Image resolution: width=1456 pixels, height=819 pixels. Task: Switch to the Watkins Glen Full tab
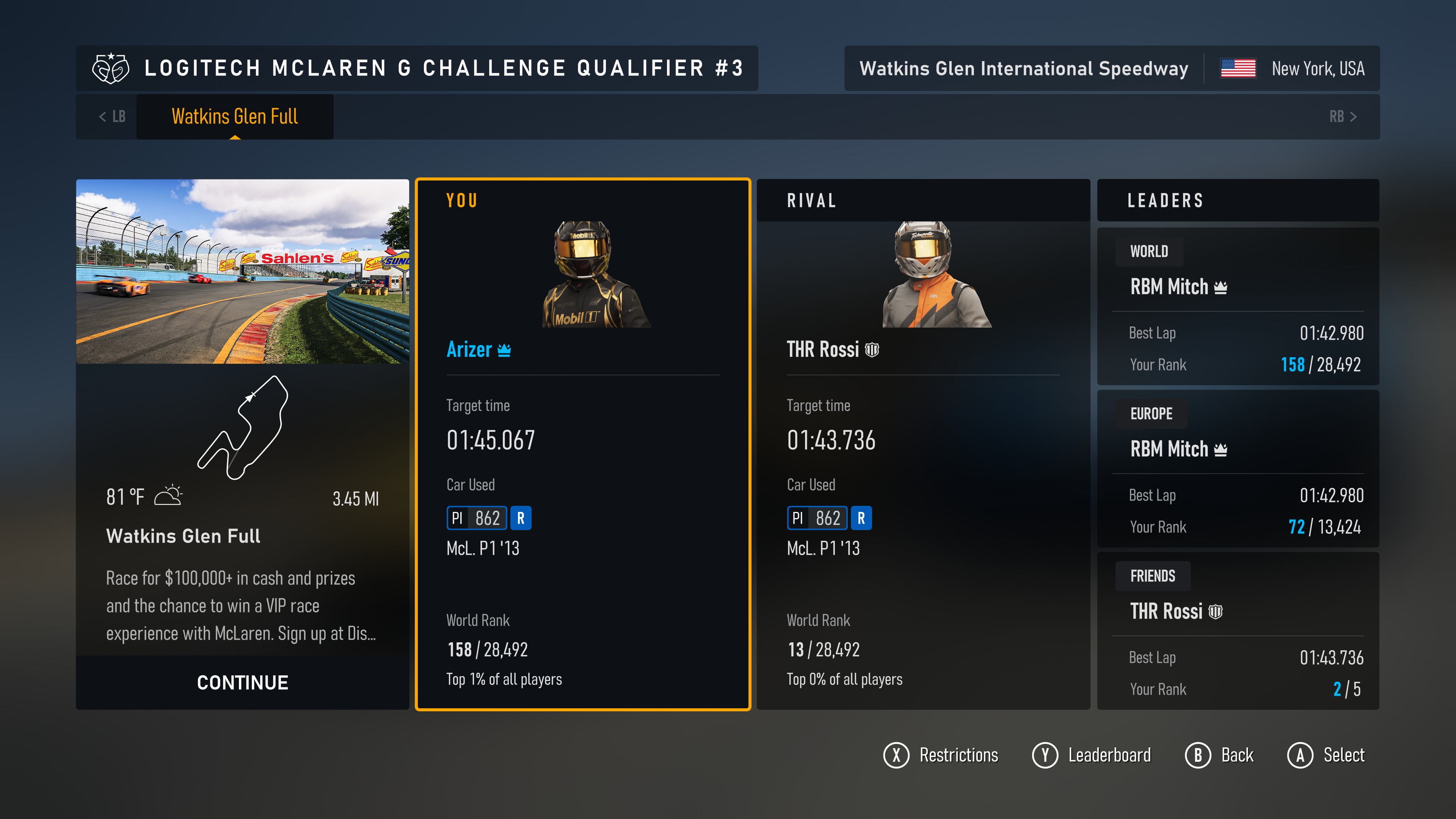click(235, 116)
